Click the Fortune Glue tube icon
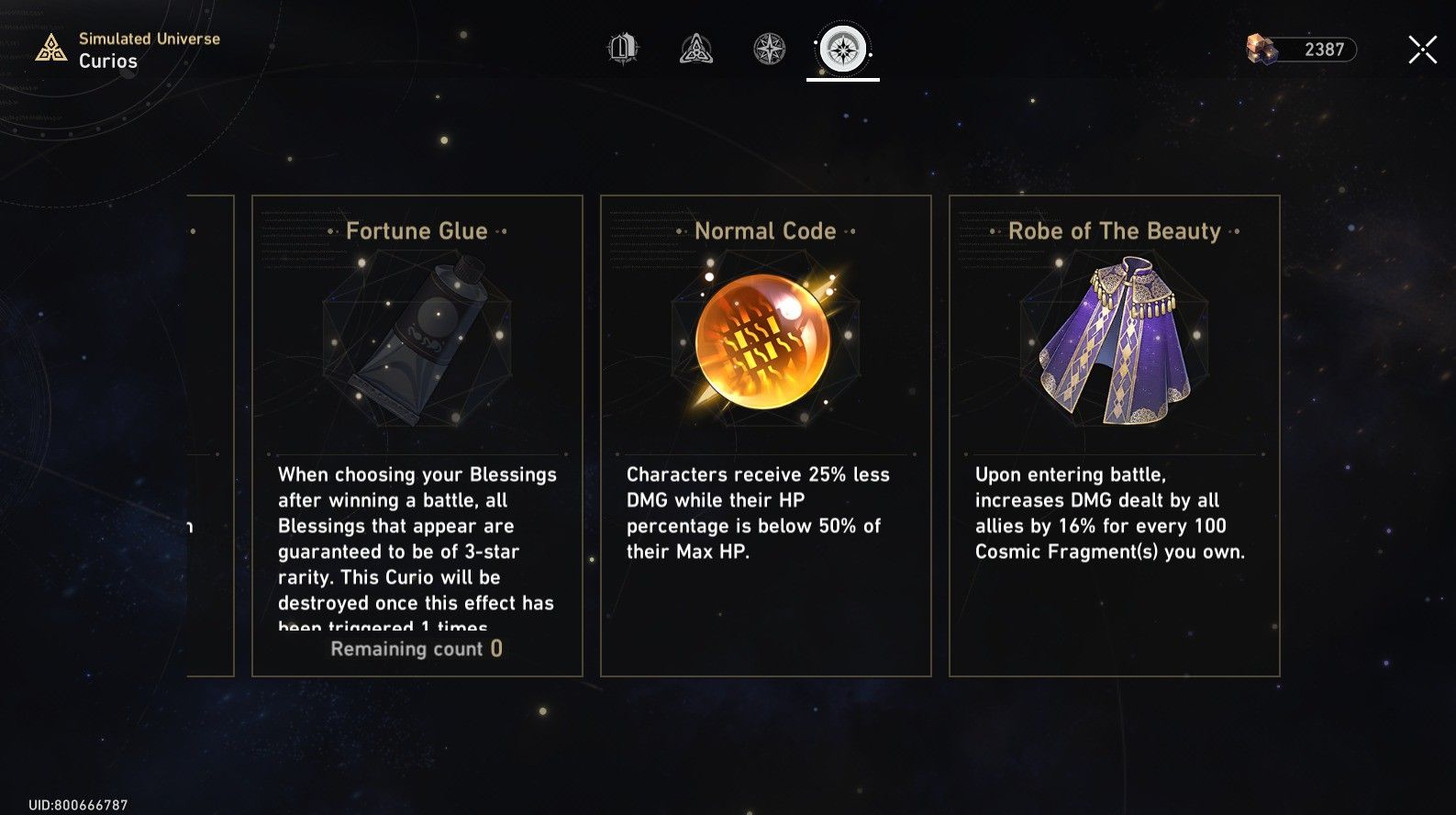Image resolution: width=1456 pixels, height=815 pixels. (417, 344)
